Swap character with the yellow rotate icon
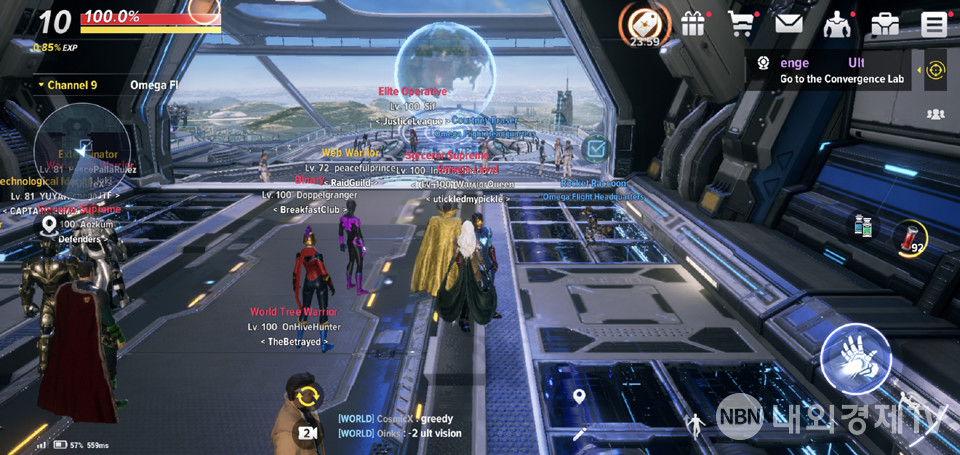Screen dimensions: 960x455 pos(307,395)
